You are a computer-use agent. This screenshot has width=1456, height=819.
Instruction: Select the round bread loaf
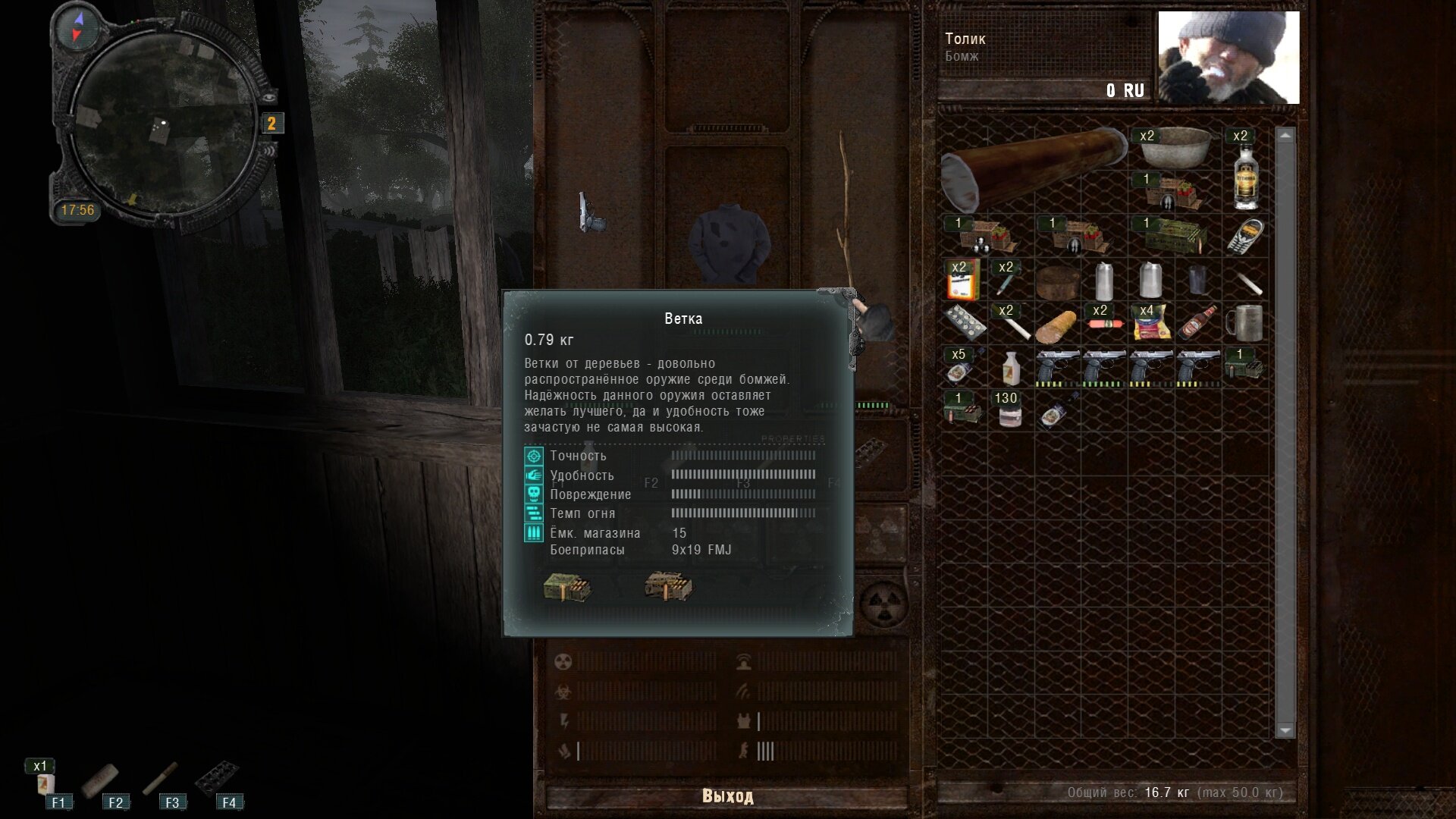(1057, 282)
